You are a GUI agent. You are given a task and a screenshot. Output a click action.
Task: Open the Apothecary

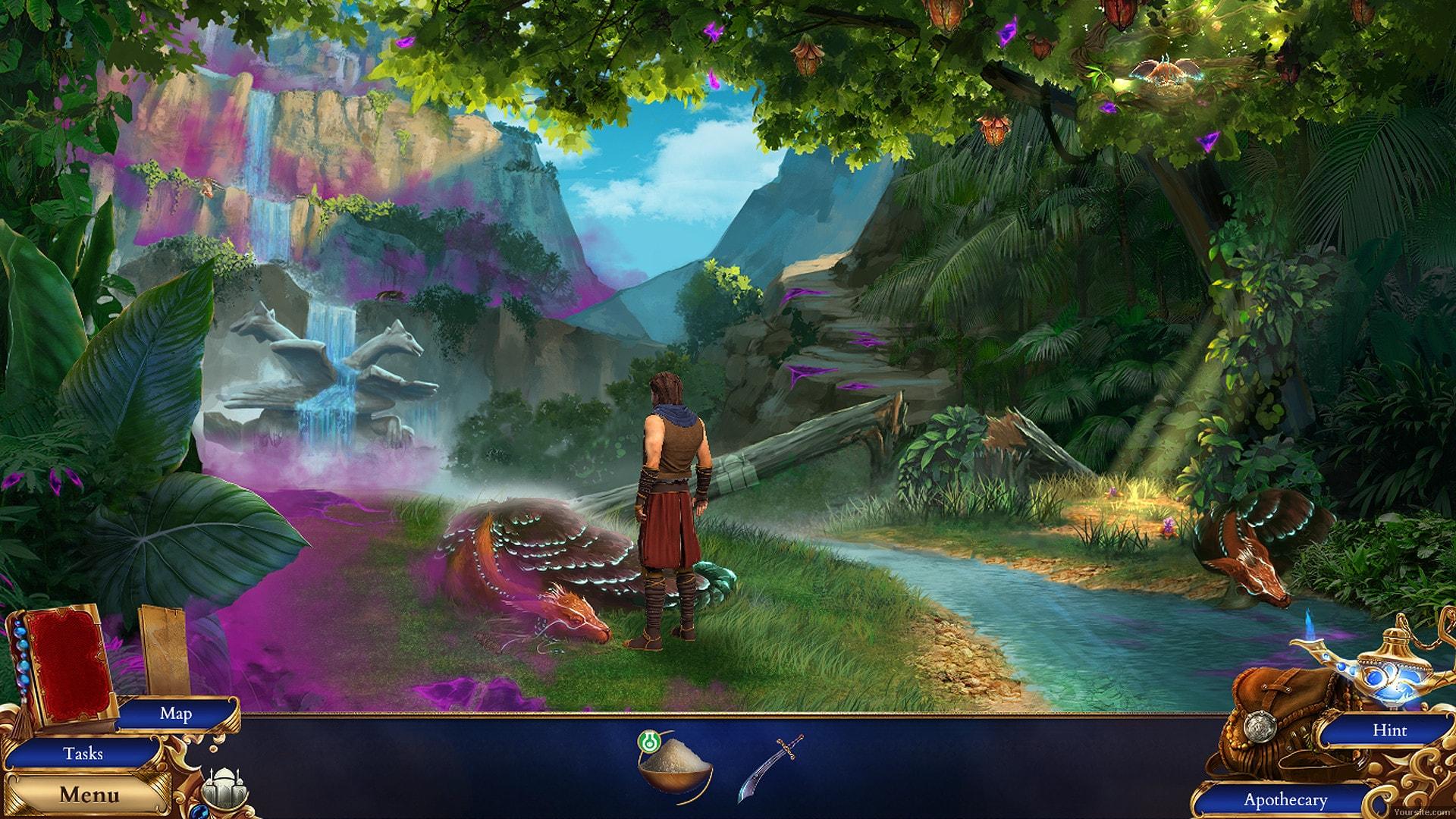click(x=1285, y=799)
